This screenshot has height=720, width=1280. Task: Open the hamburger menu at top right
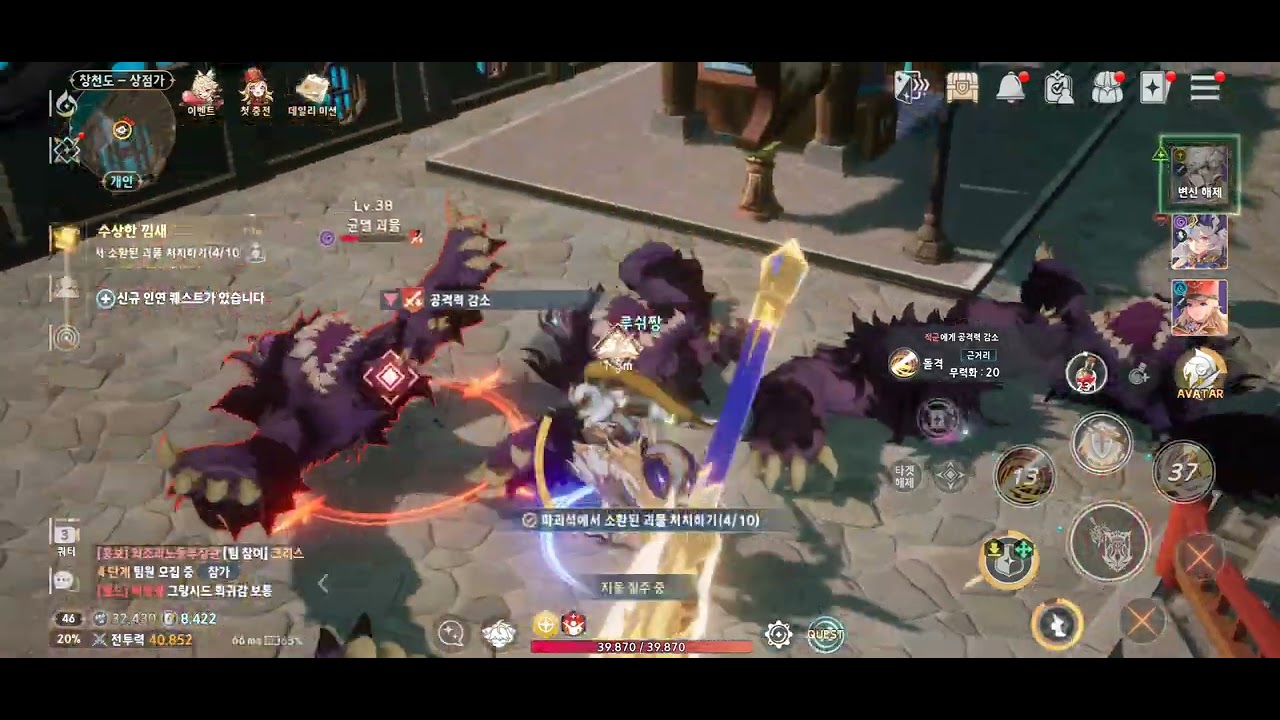1204,89
